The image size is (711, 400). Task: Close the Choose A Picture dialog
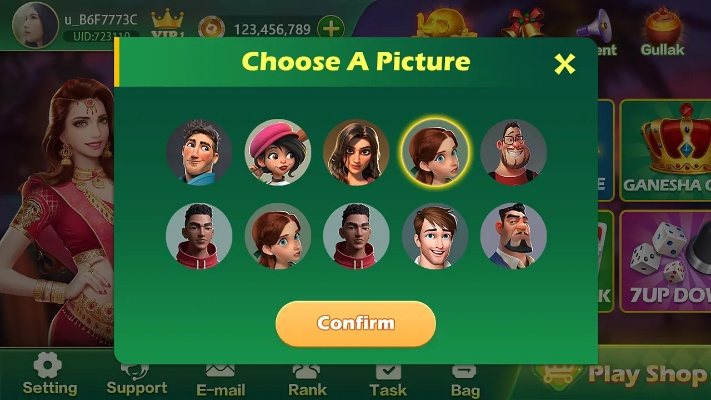point(565,64)
